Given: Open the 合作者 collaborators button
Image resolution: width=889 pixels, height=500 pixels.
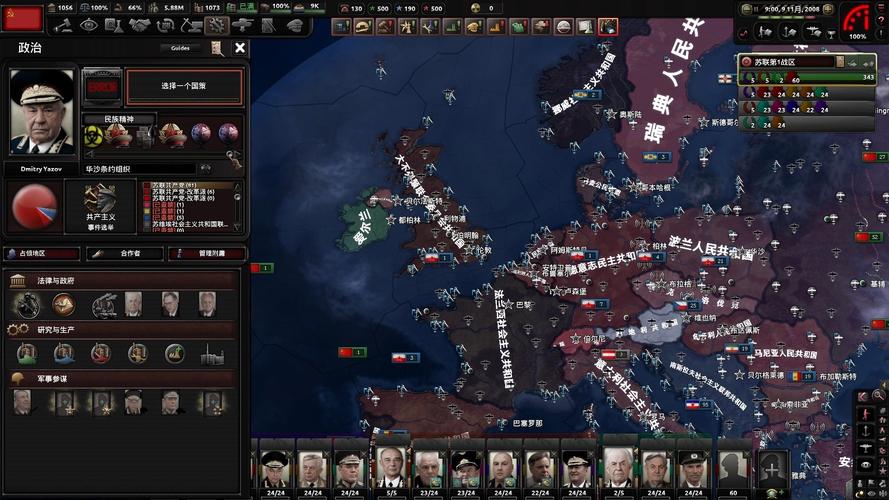Looking at the screenshot, I should (x=125, y=254).
